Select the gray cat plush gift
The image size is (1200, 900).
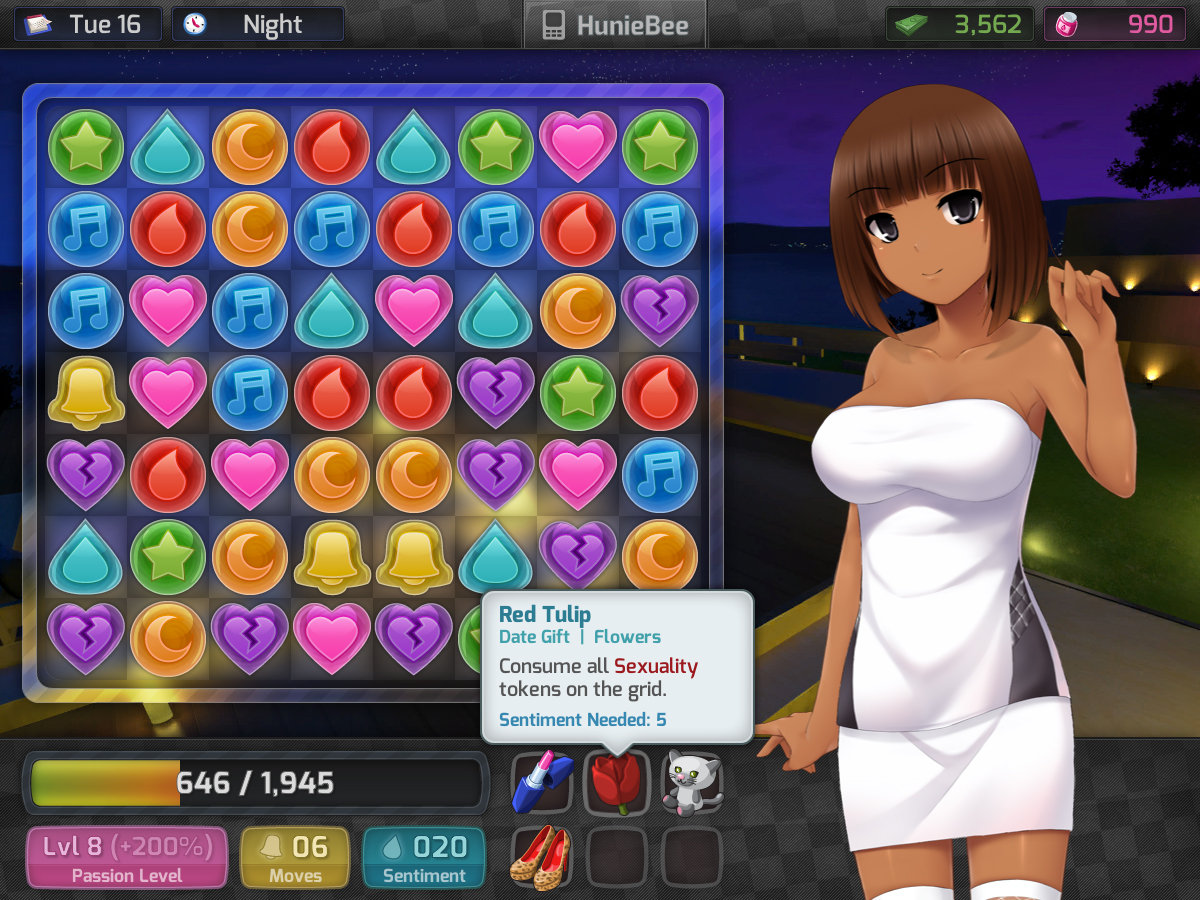coord(692,783)
